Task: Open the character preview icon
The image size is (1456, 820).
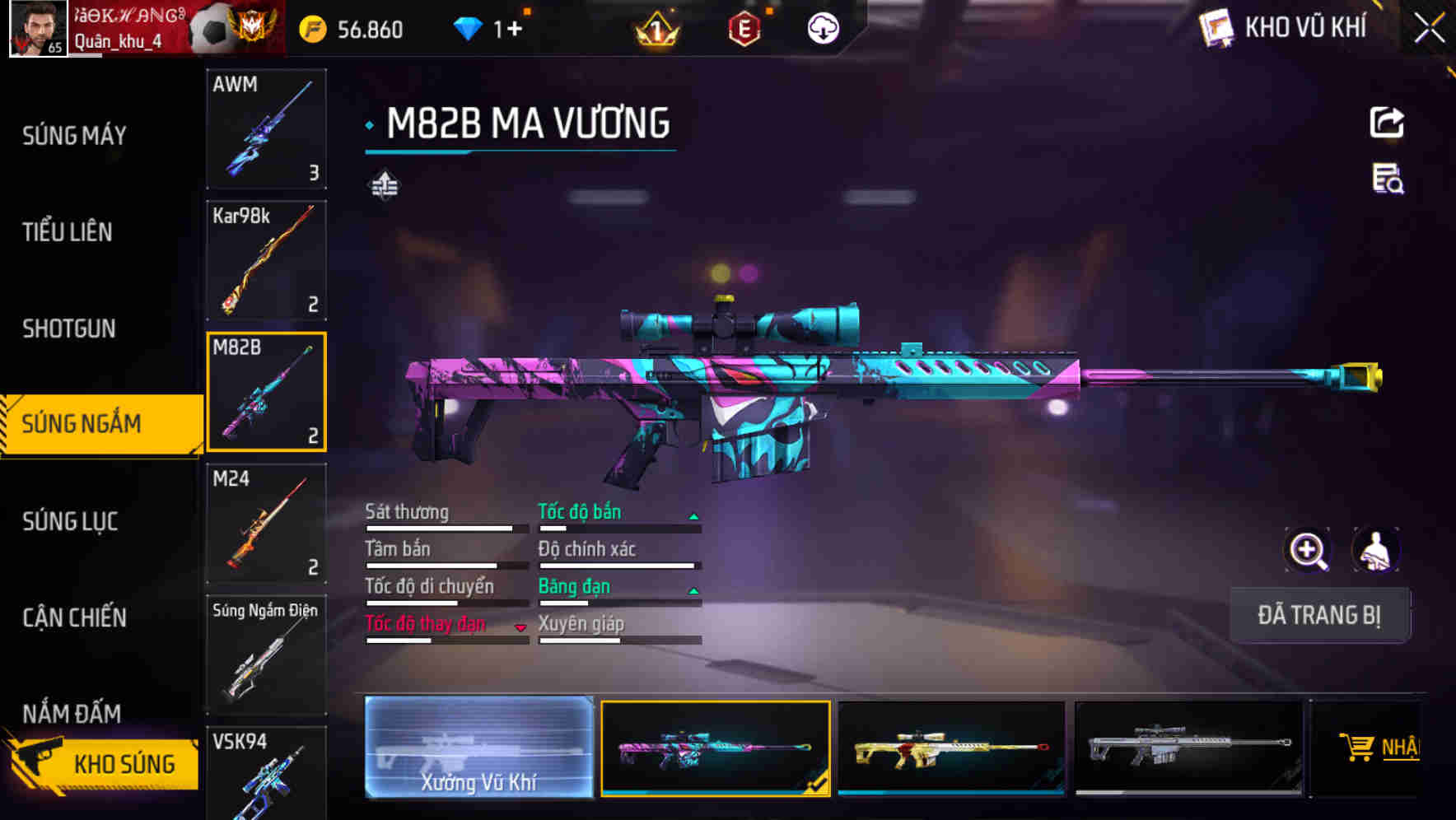Action: pos(1377,549)
